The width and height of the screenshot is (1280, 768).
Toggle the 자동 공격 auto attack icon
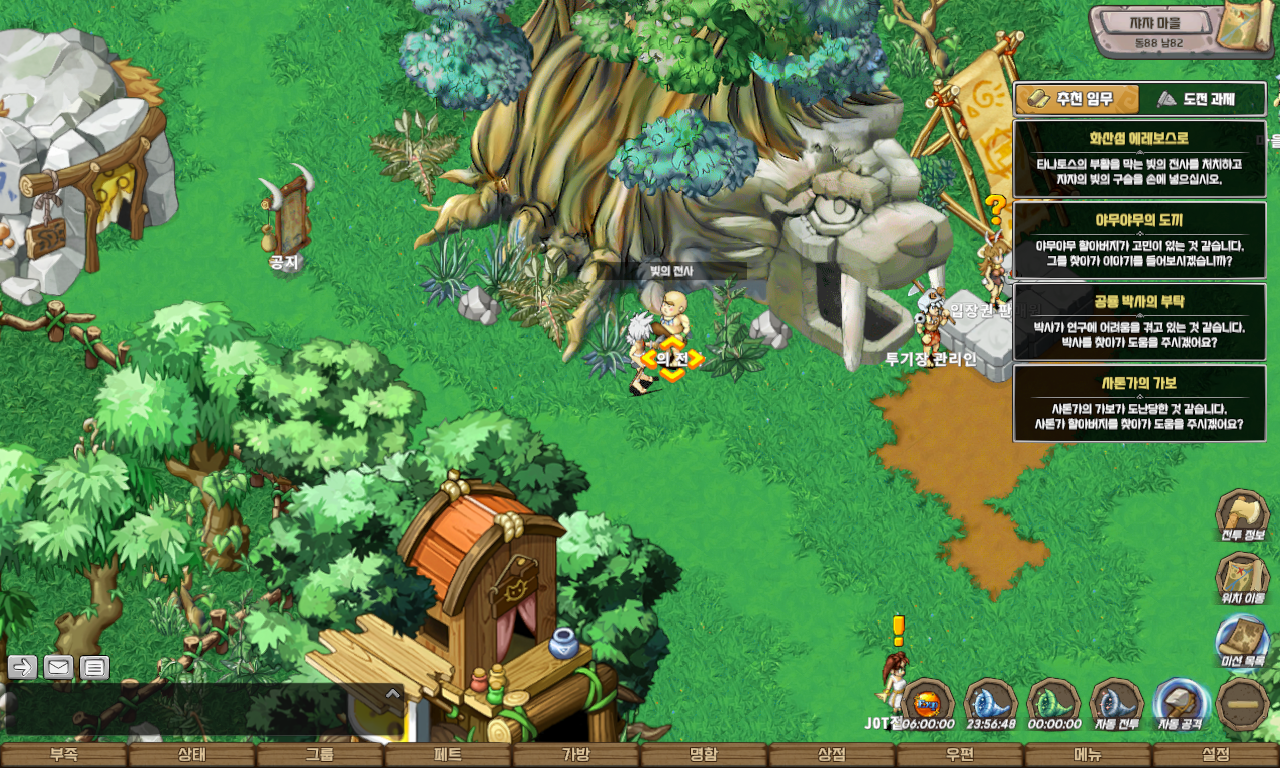tap(1180, 703)
